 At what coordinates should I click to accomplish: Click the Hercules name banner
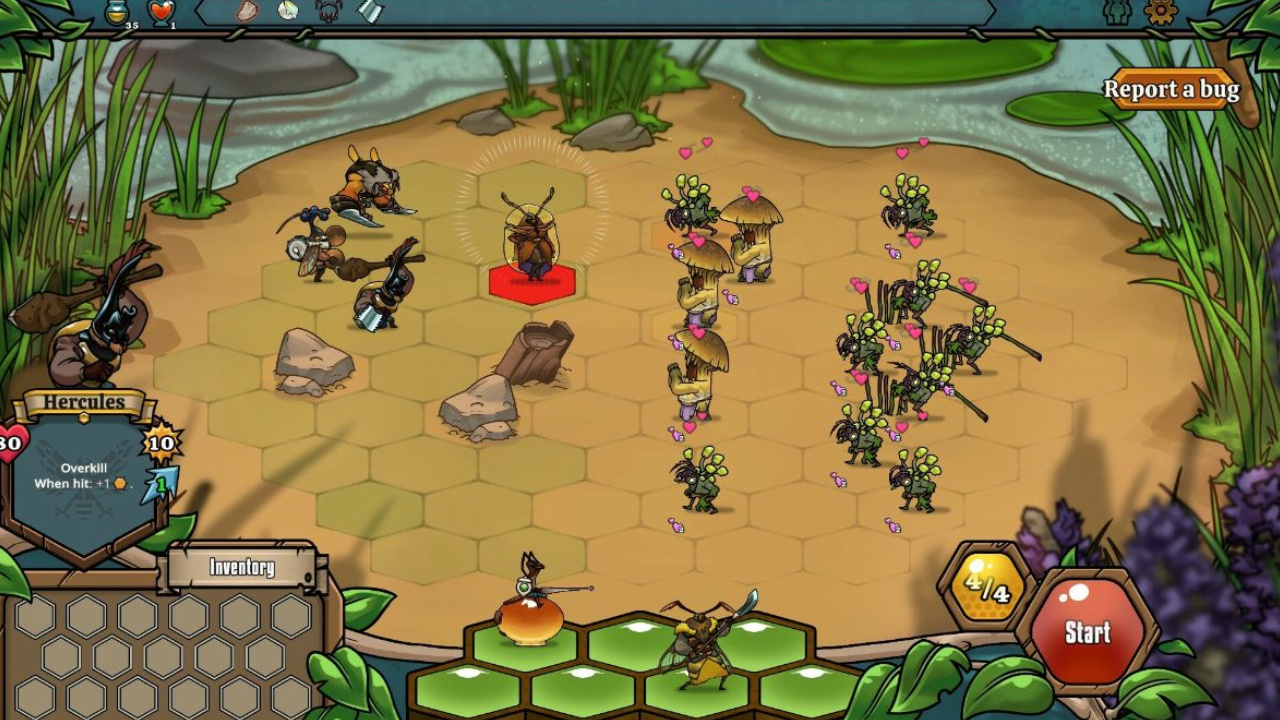[x=85, y=403]
